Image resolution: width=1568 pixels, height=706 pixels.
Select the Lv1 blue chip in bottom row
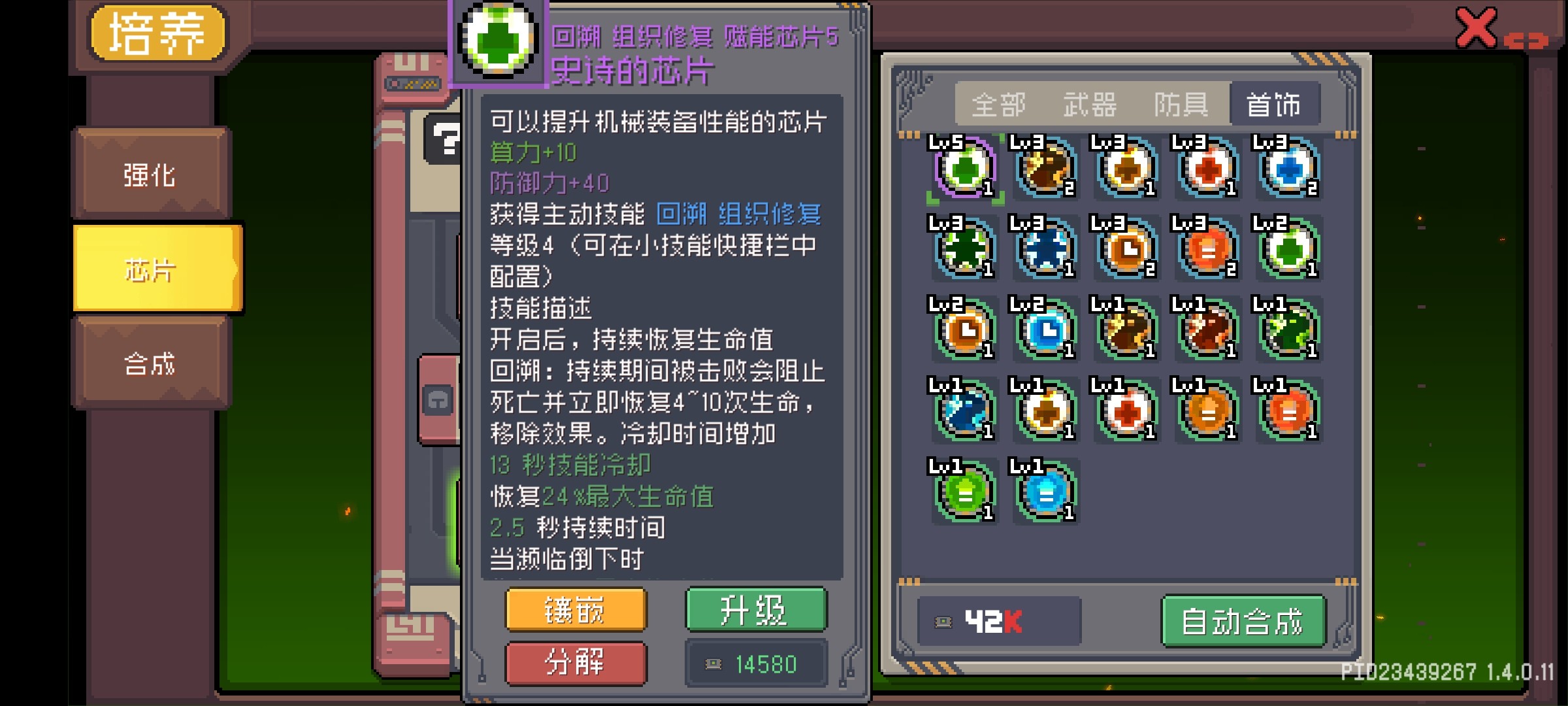pos(1045,492)
